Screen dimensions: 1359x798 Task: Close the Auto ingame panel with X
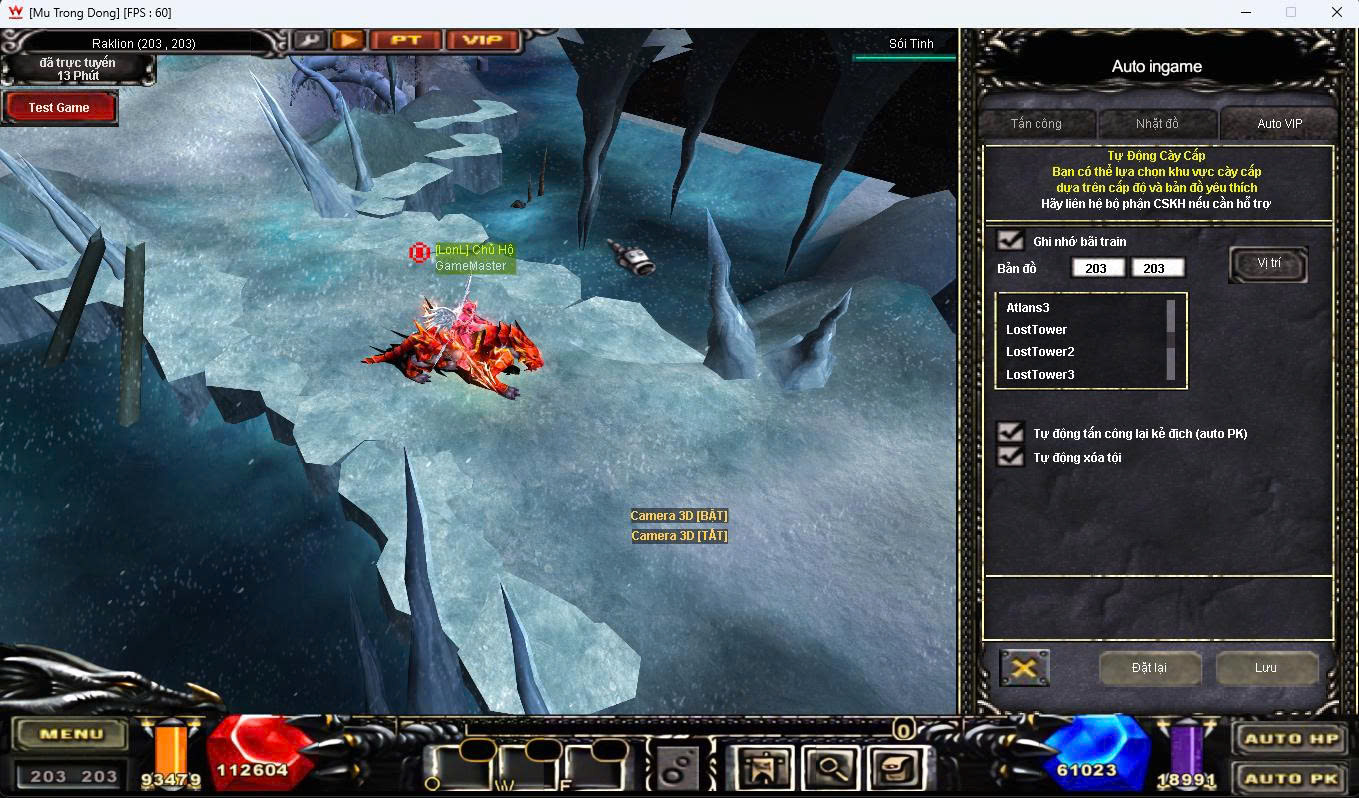pos(1024,668)
